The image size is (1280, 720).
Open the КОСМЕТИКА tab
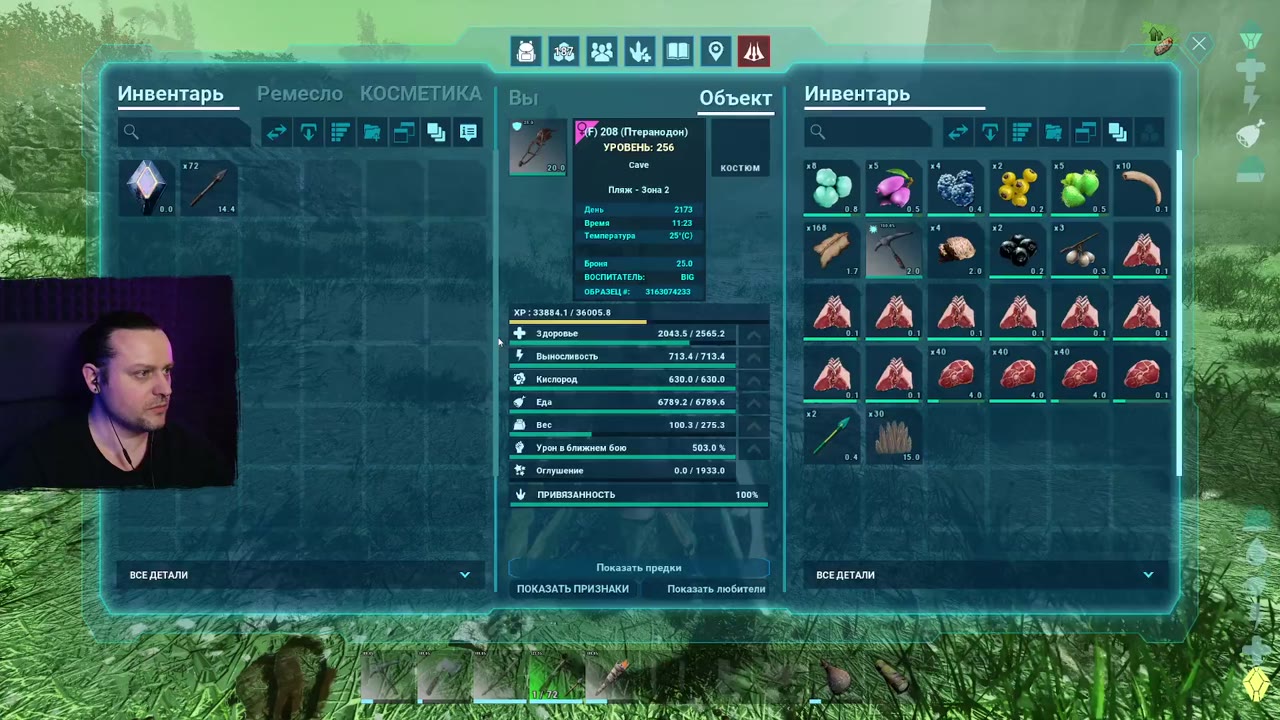(x=420, y=94)
